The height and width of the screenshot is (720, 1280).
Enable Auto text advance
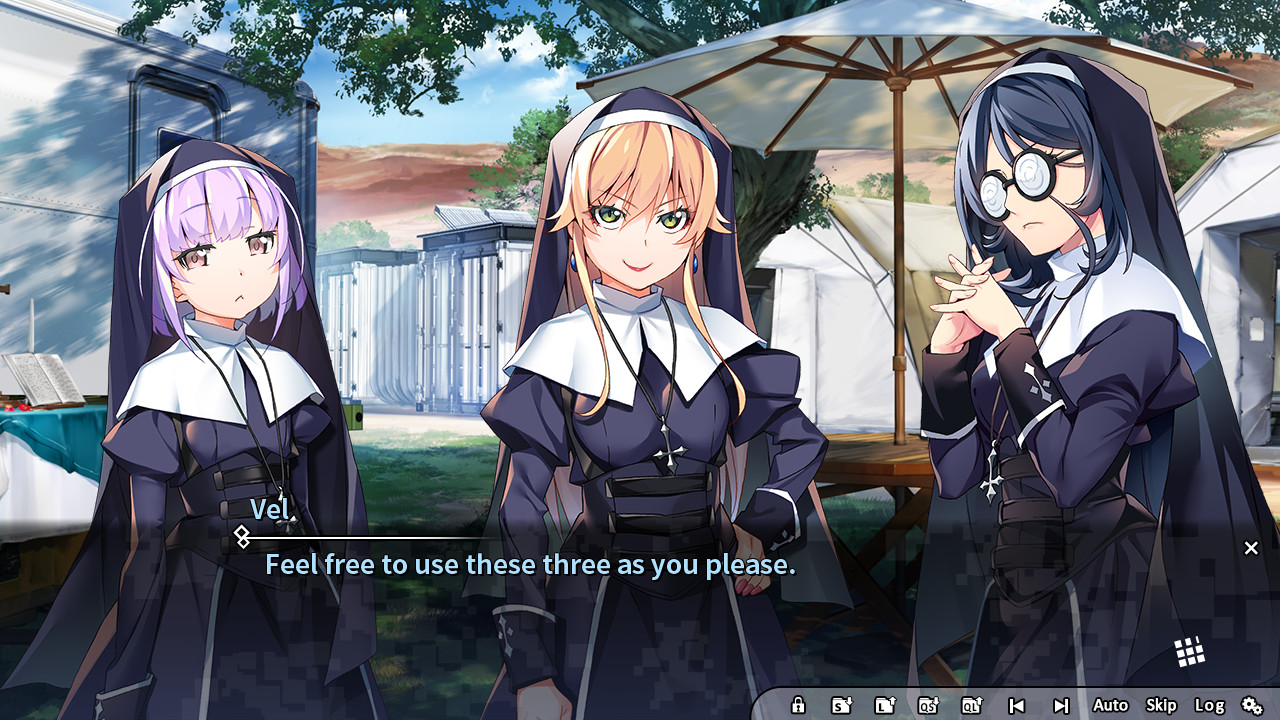click(x=1110, y=705)
